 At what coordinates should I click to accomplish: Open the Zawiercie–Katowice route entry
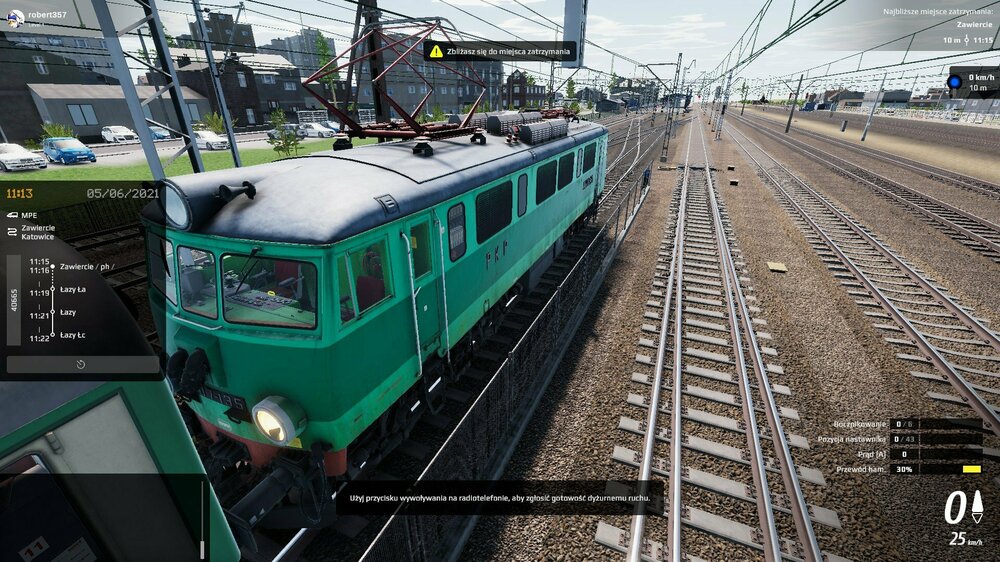pyautogui.click(x=38, y=232)
